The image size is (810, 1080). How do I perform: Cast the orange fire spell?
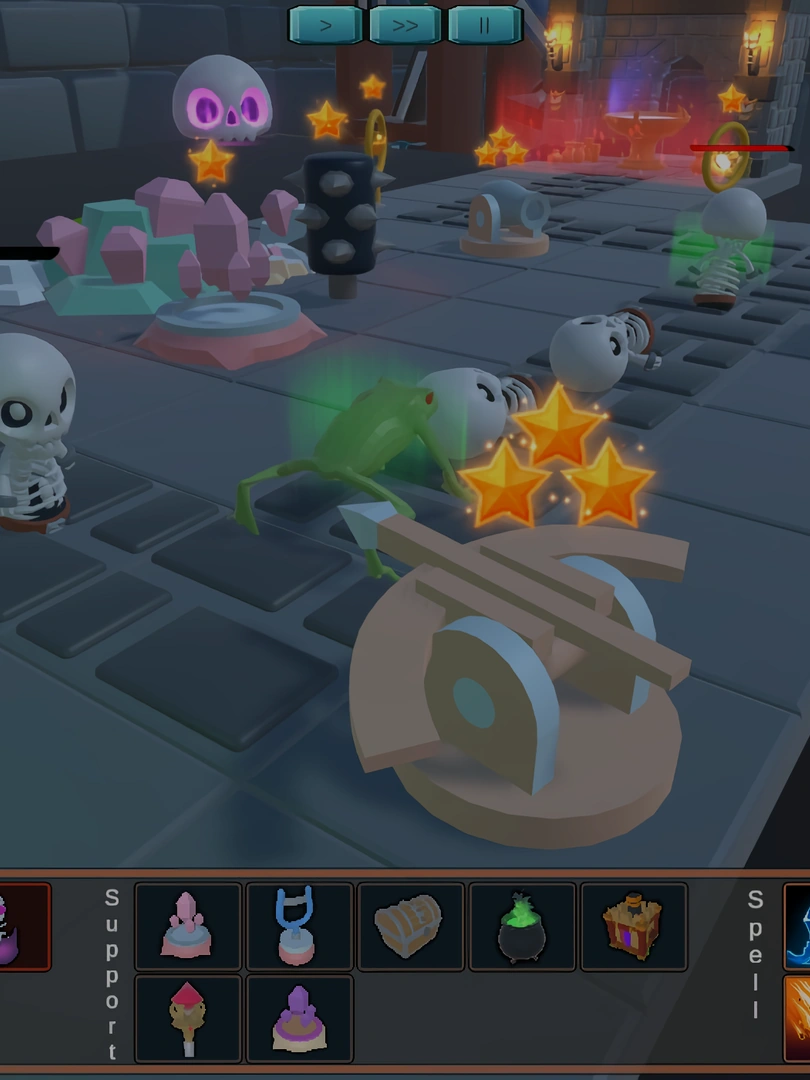[797, 1018]
